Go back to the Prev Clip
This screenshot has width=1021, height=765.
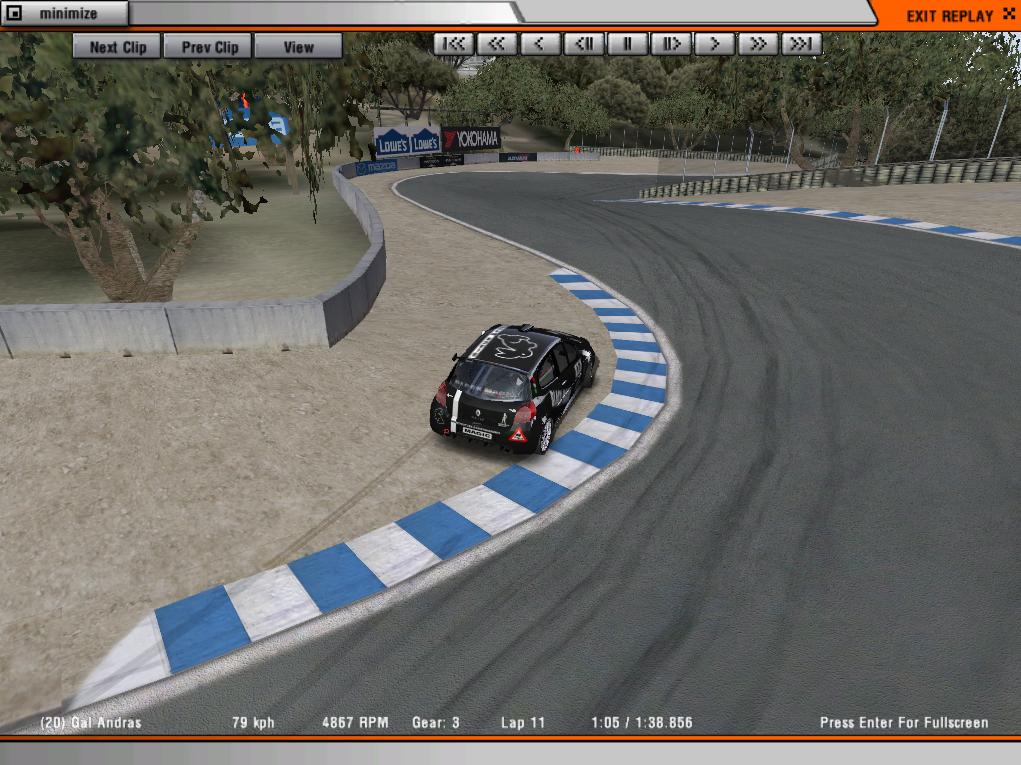pos(209,47)
